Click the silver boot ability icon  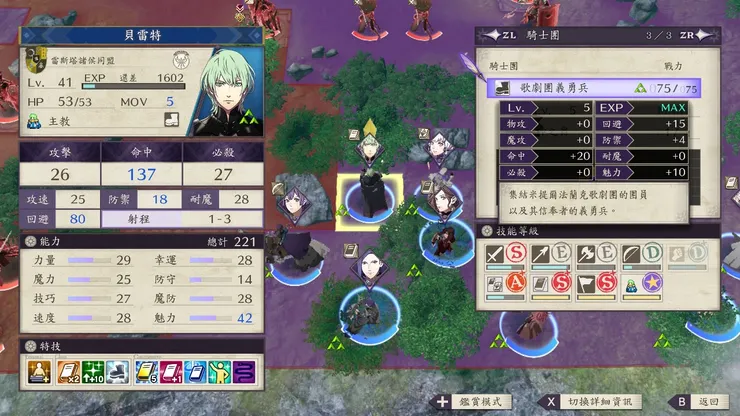coord(117,374)
